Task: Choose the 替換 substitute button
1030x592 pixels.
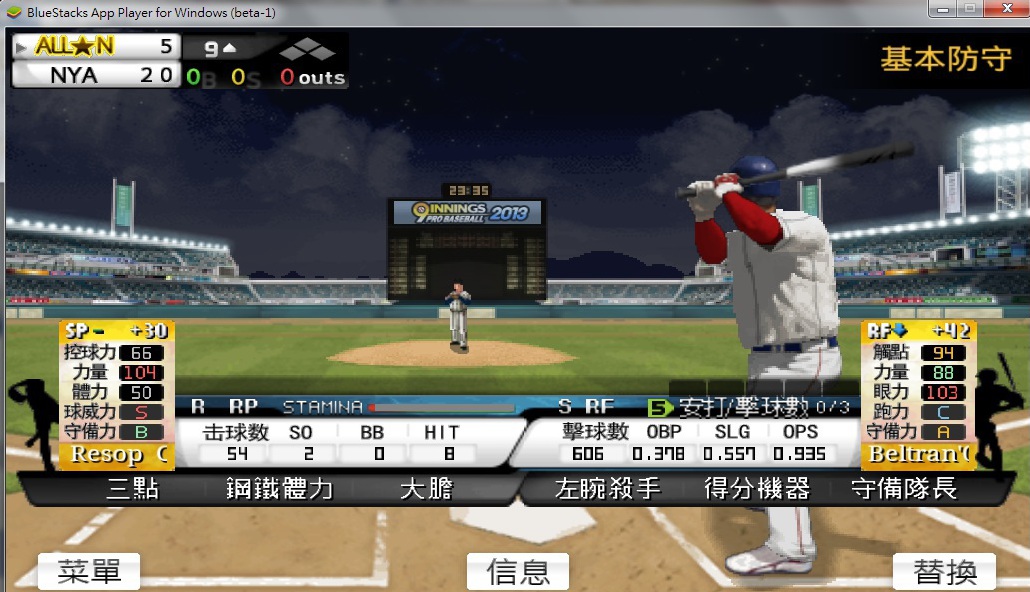Action: [x=944, y=571]
